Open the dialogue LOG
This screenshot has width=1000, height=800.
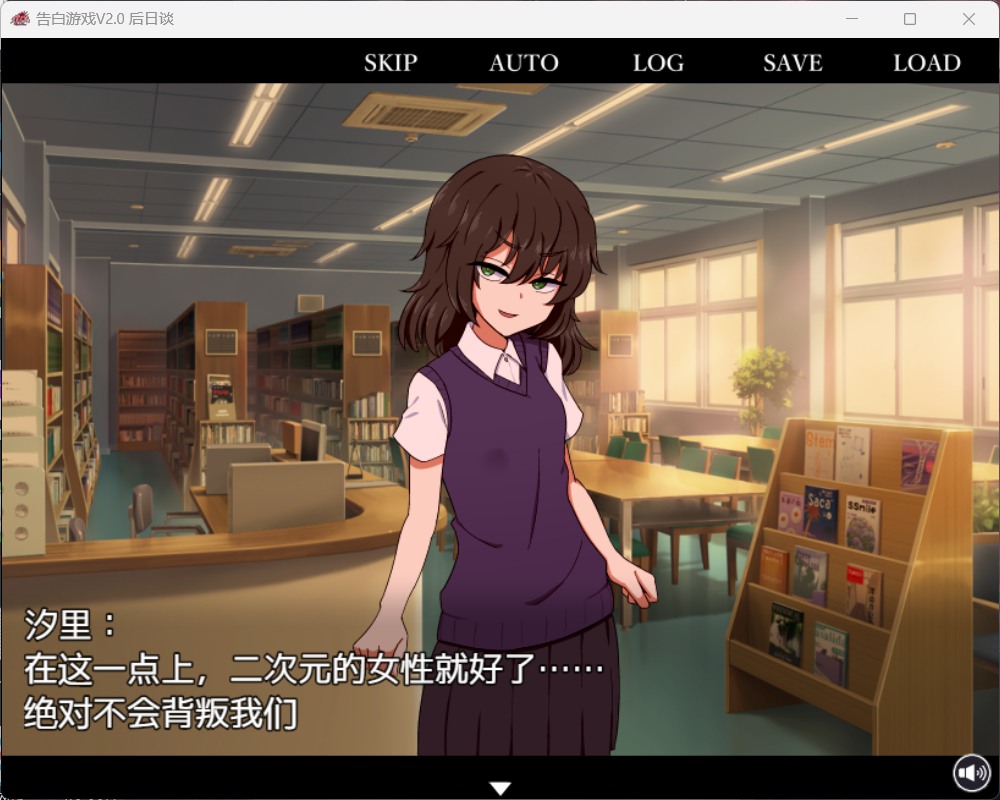click(658, 63)
